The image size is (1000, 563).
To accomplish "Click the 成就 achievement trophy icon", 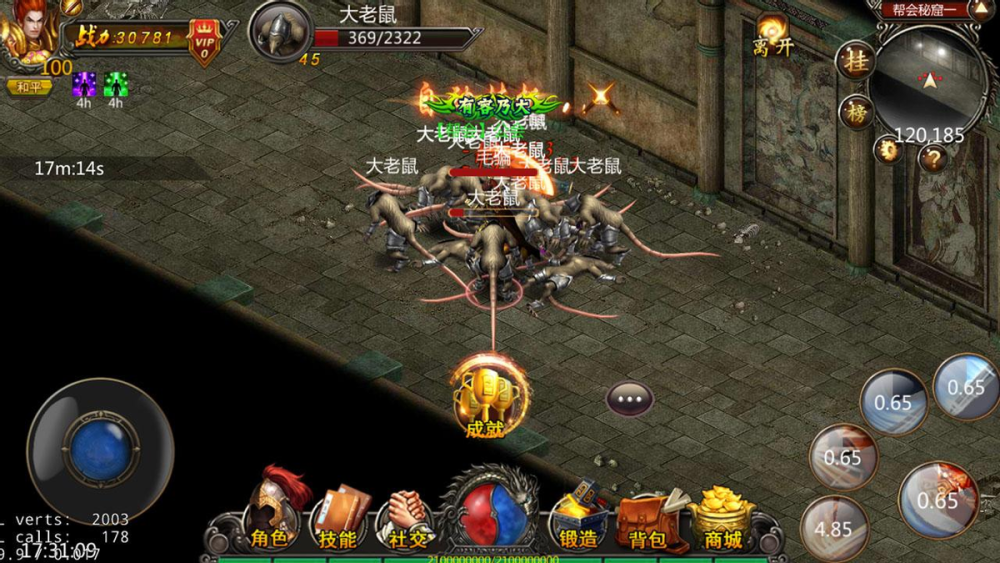I will coord(484,399).
